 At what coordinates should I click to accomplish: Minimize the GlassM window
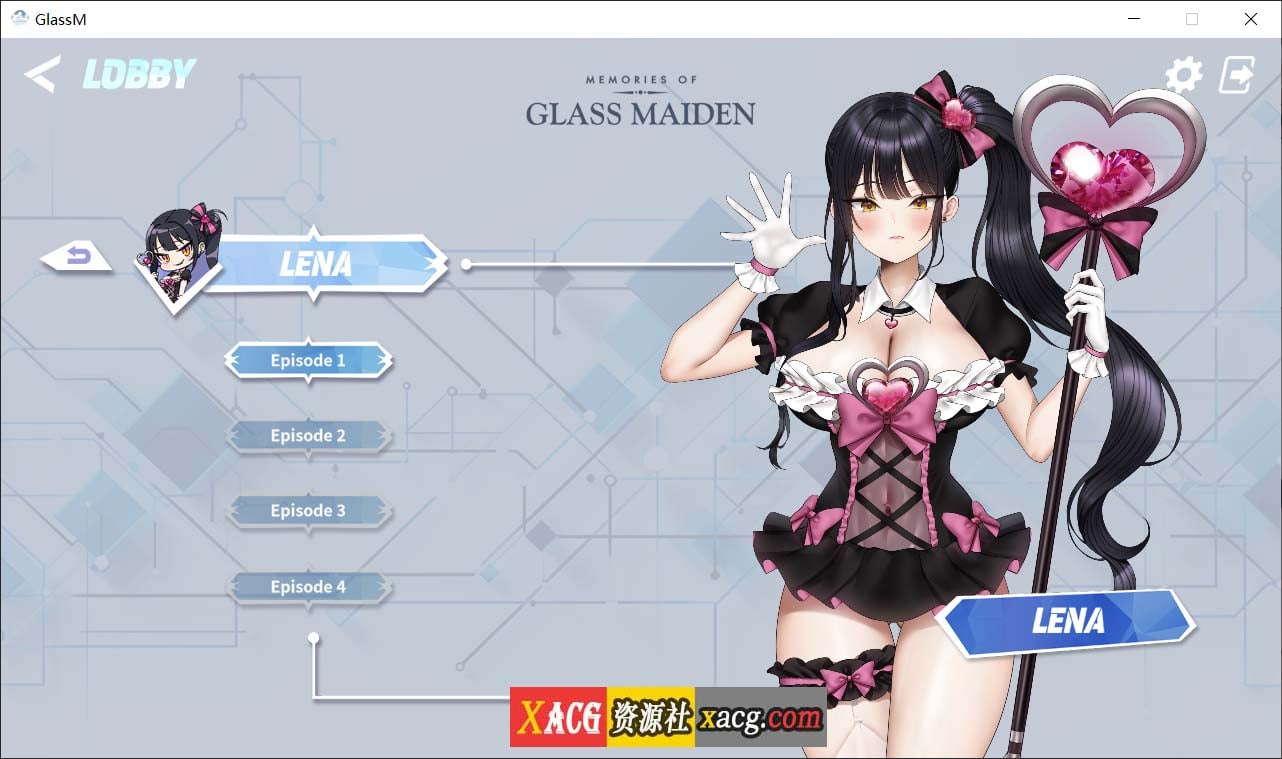(x=1134, y=18)
